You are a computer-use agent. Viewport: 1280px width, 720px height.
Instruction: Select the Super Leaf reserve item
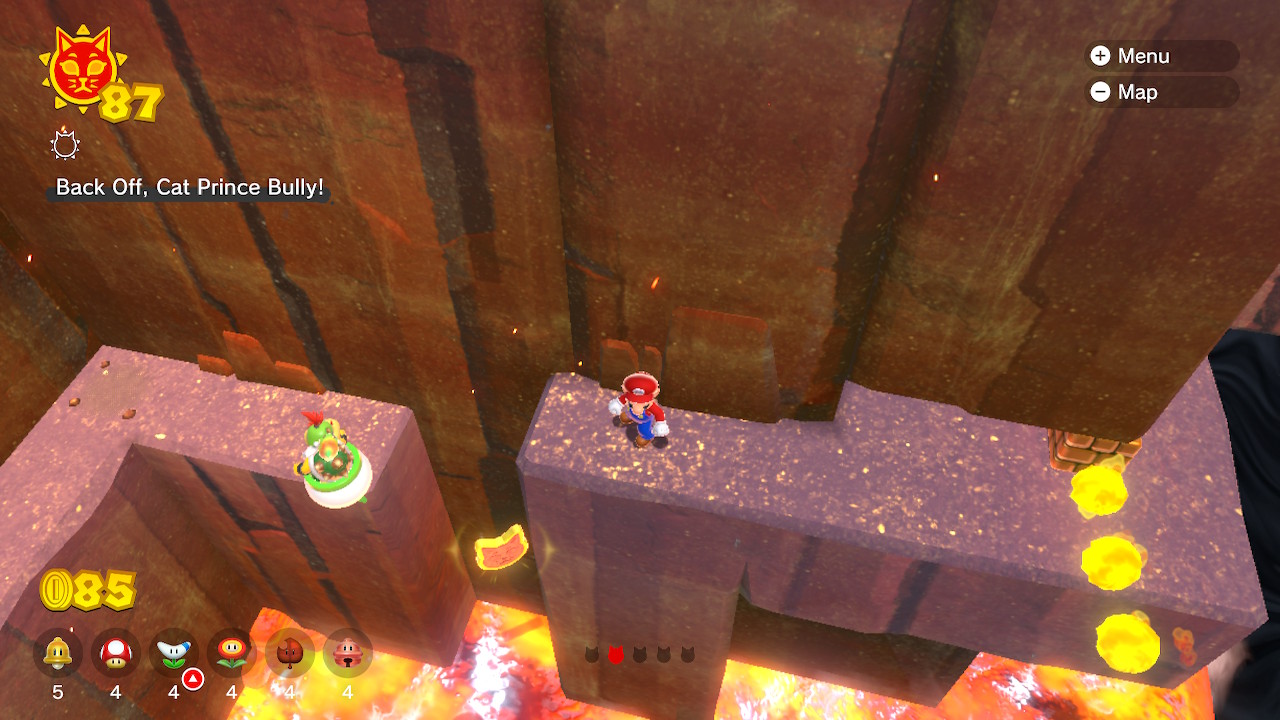pyautogui.click(x=290, y=654)
